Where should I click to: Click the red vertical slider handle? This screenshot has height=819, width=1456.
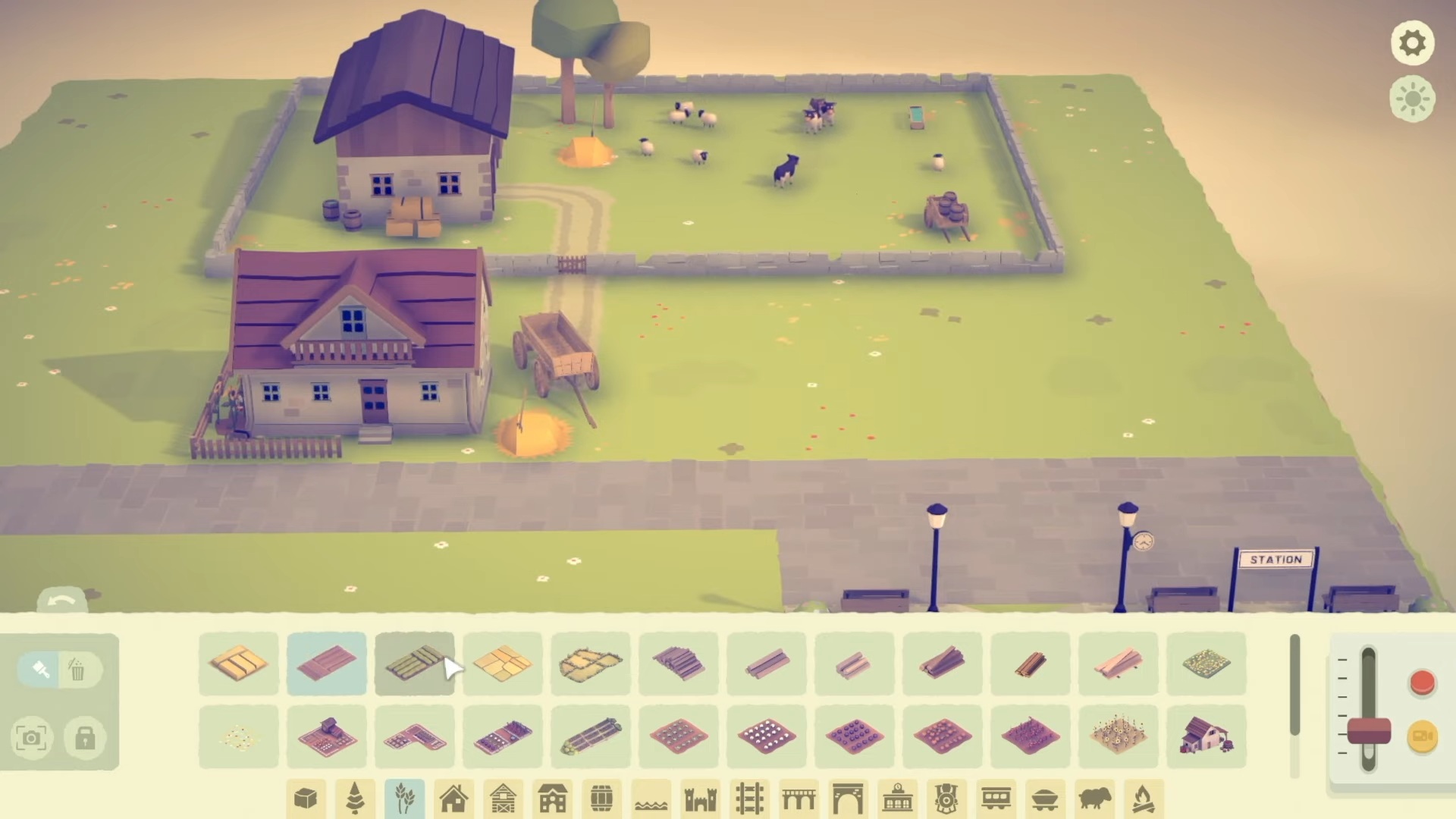click(x=1369, y=733)
